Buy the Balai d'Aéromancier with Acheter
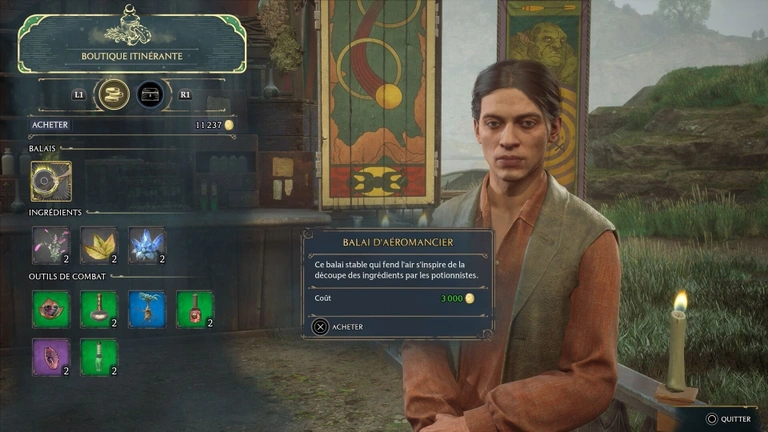Screen dimensions: 768x432 pyautogui.click(x=341, y=326)
